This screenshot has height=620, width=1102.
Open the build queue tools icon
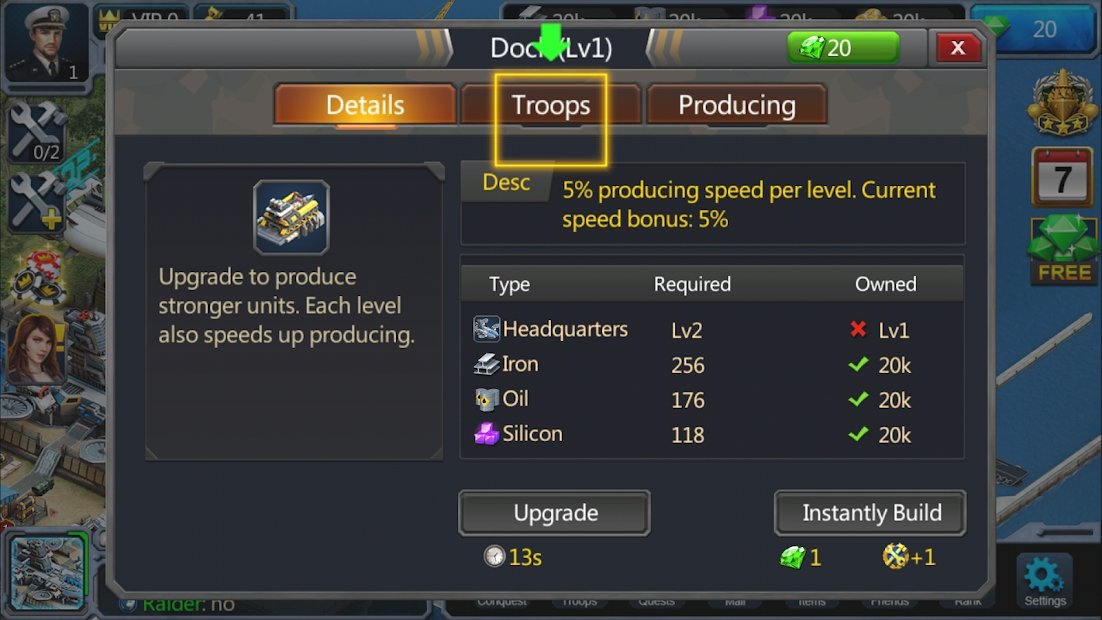click(37, 130)
